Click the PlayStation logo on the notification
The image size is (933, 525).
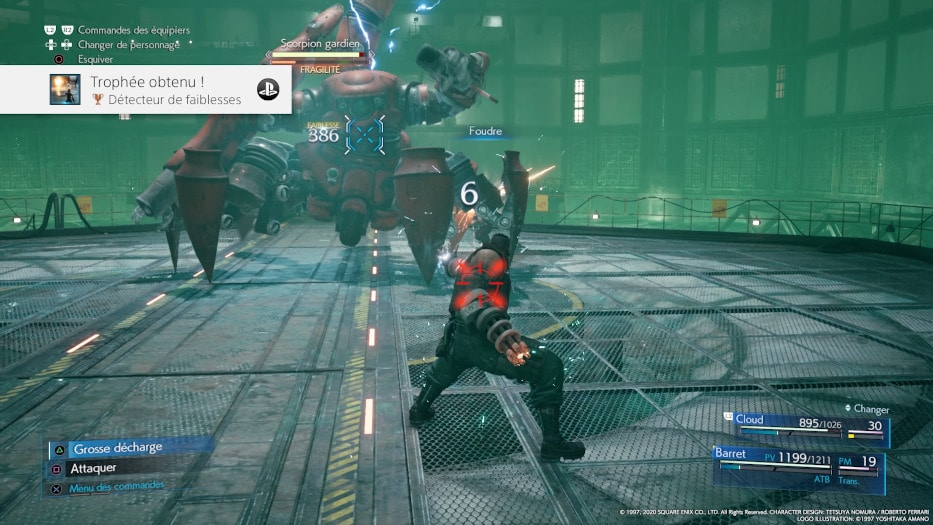(x=268, y=89)
